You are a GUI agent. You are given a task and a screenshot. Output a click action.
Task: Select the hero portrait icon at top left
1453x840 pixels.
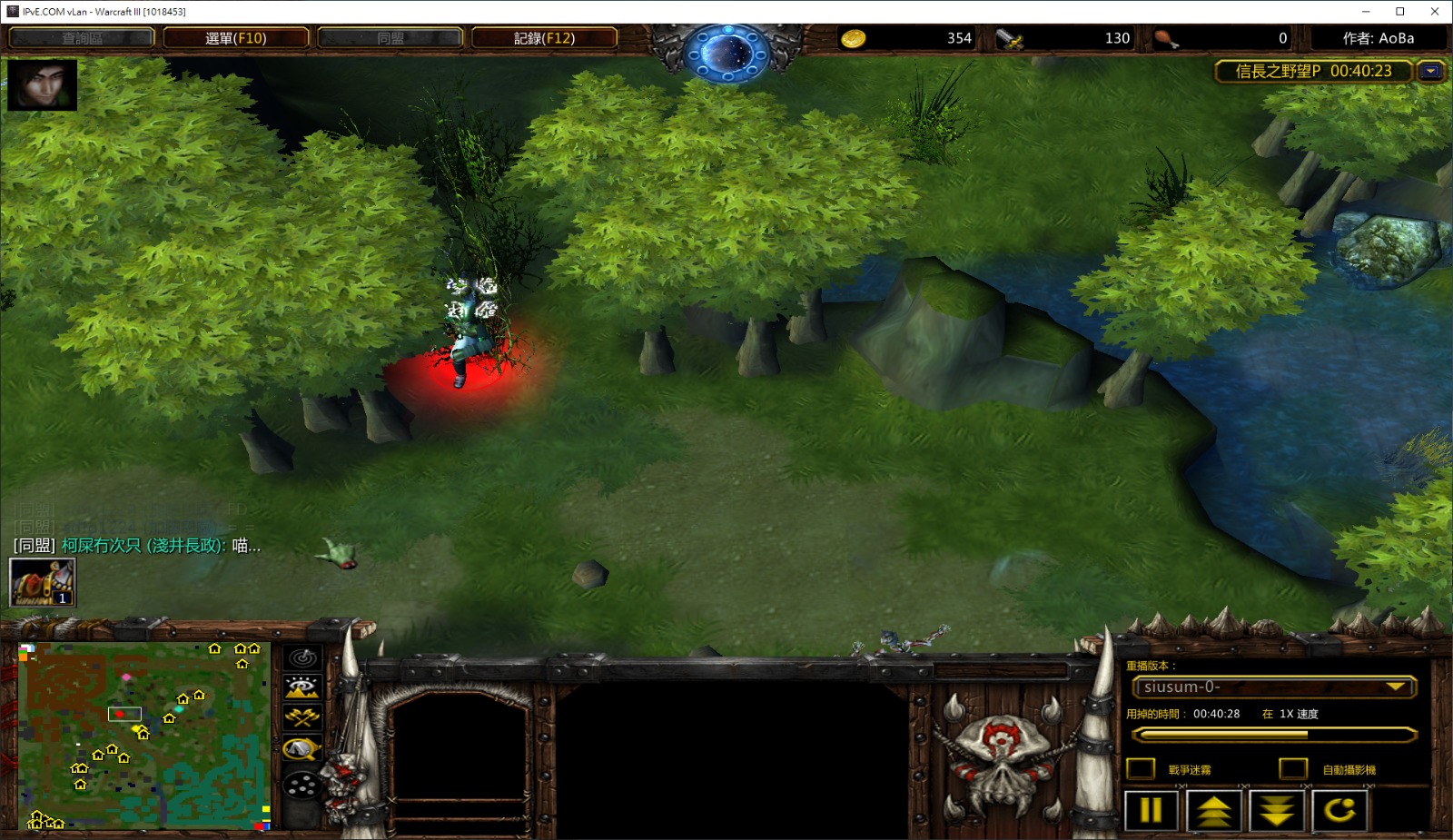42,84
